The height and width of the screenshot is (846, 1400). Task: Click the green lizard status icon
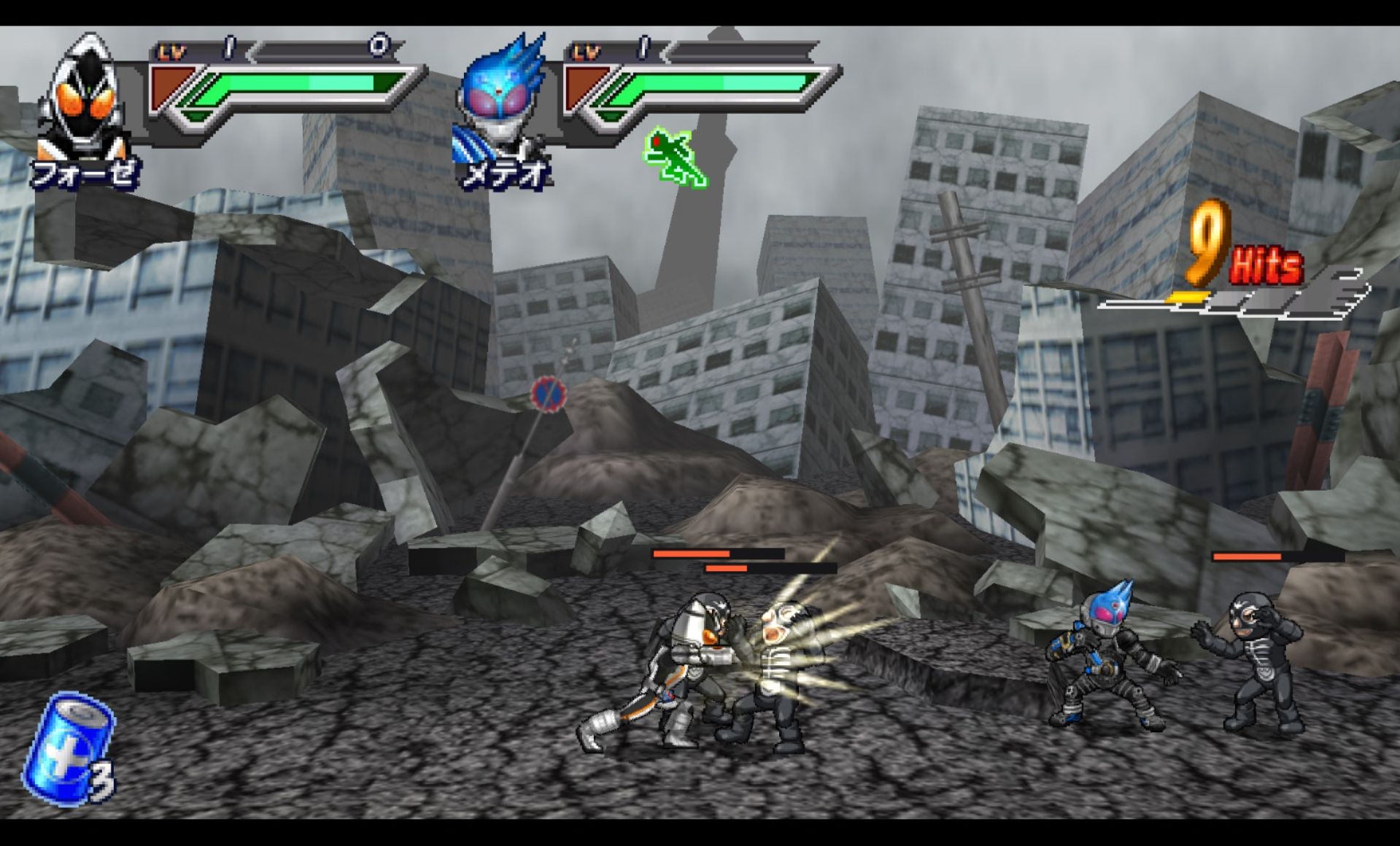(x=674, y=158)
